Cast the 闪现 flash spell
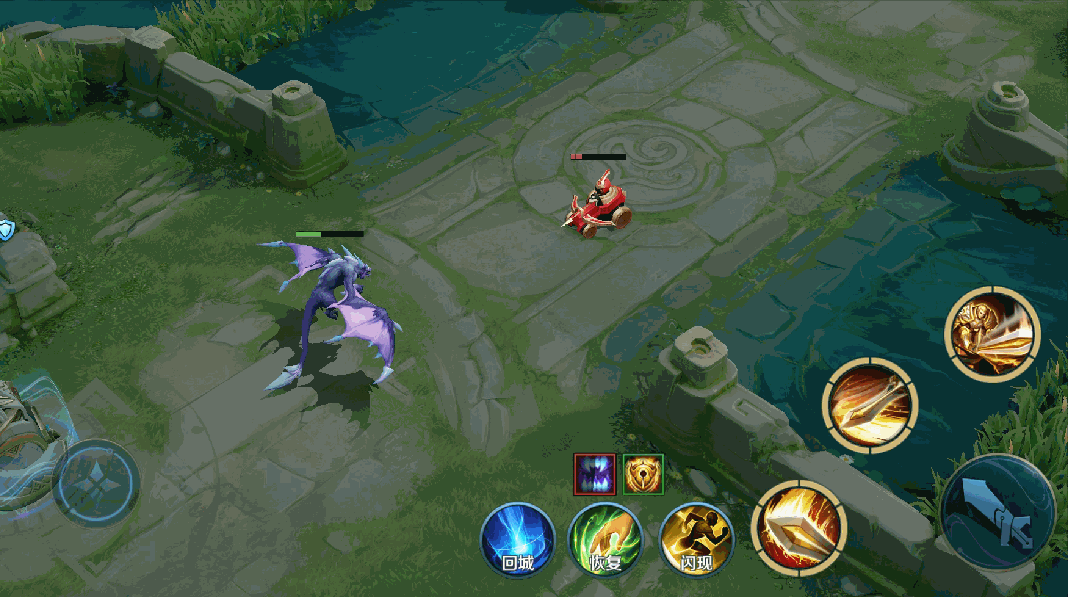This screenshot has width=1068, height=597. tap(696, 540)
